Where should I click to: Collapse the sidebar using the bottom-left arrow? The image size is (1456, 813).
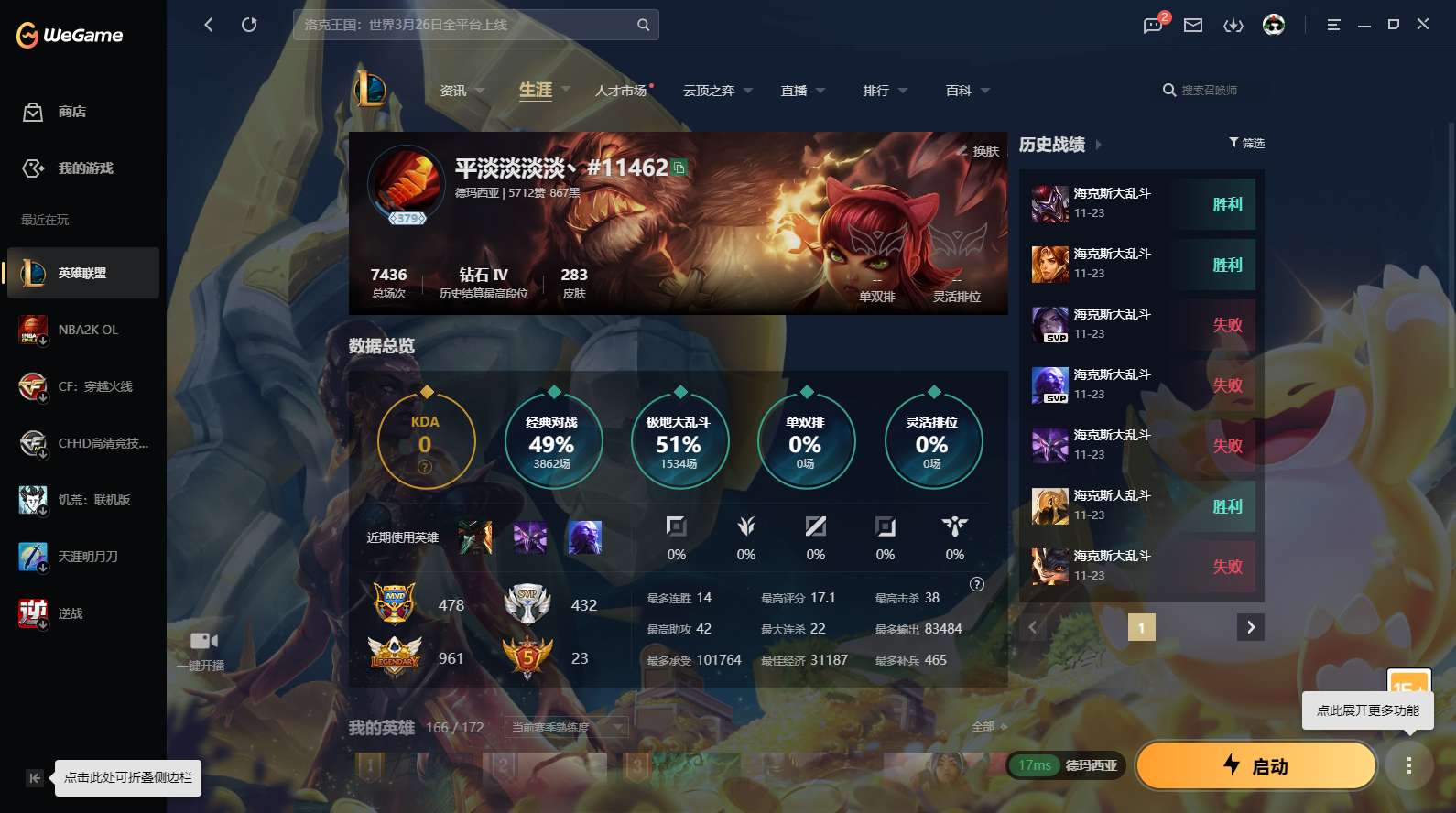35,777
